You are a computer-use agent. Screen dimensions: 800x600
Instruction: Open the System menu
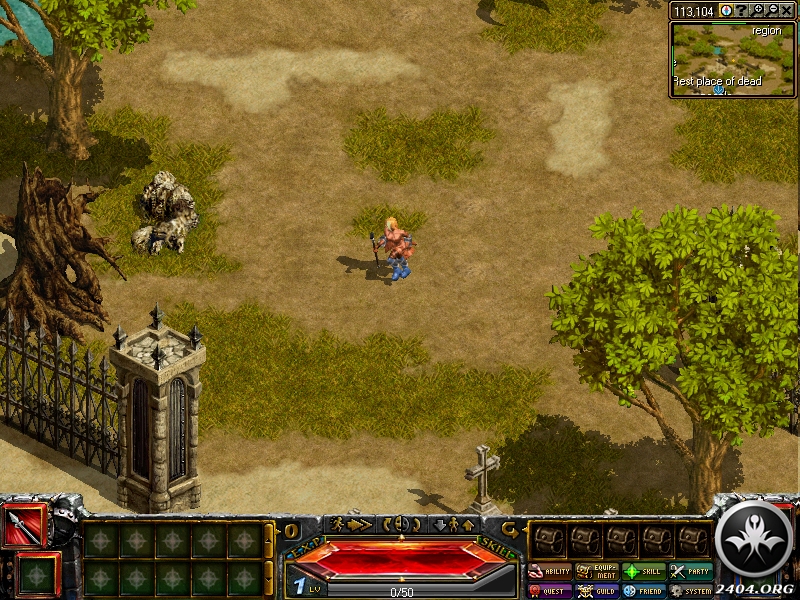click(x=692, y=591)
